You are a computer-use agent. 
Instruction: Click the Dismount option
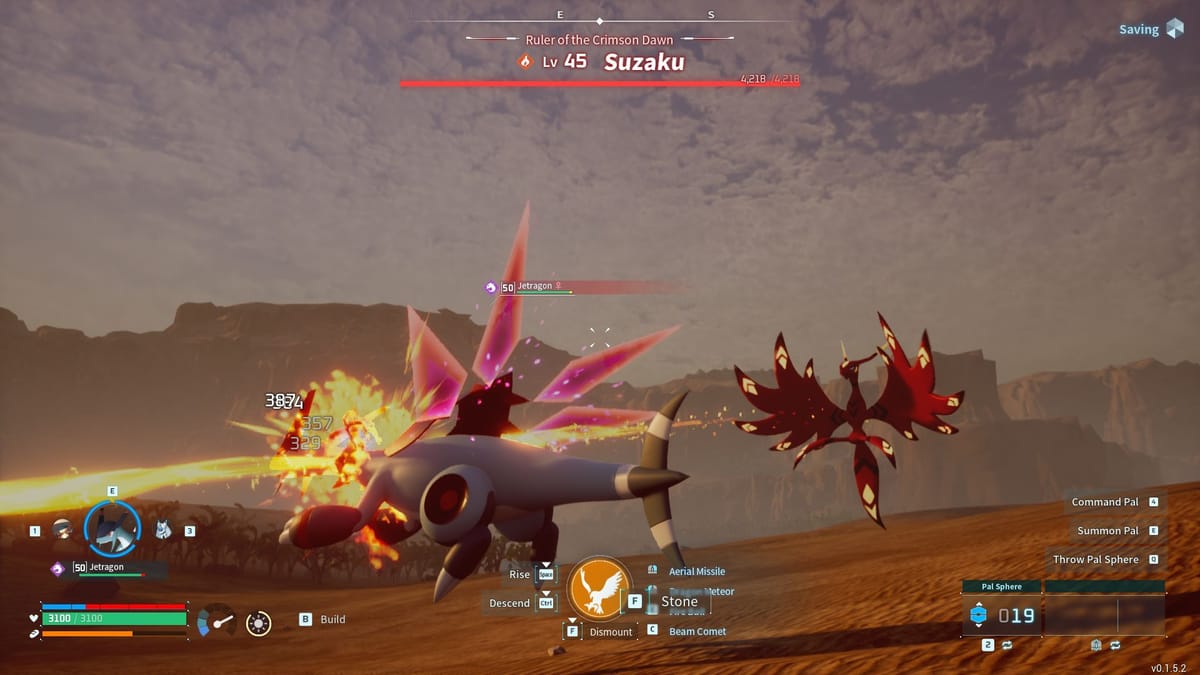610,632
